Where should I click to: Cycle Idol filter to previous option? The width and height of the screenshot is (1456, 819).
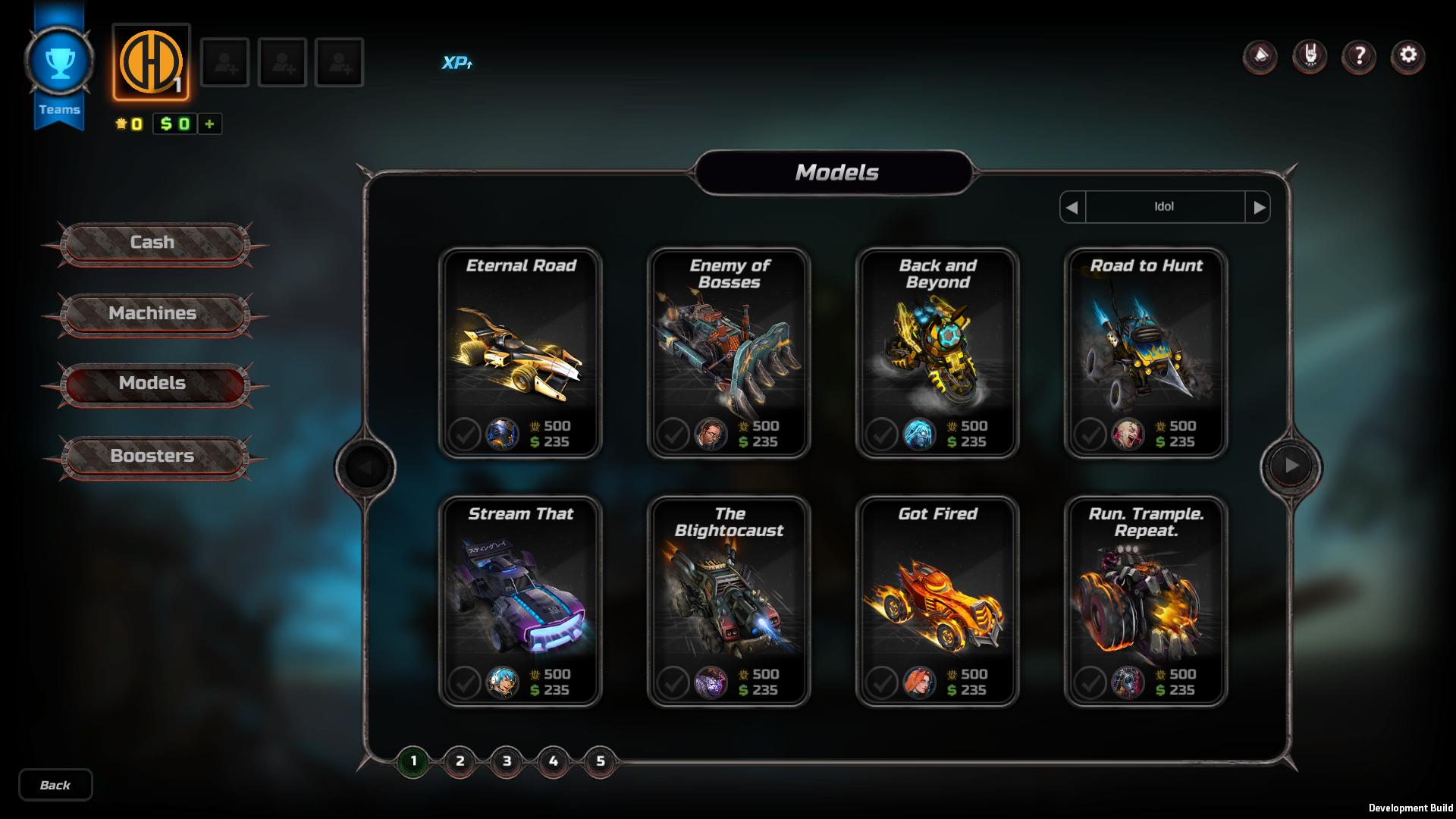pyautogui.click(x=1072, y=207)
